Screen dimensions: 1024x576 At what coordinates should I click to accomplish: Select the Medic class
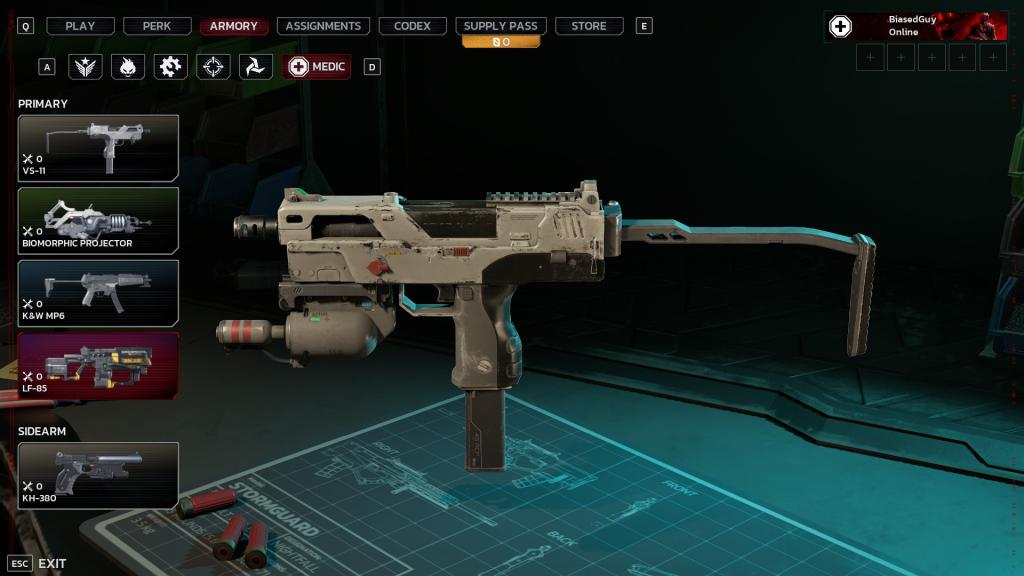click(x=317, y=67)
